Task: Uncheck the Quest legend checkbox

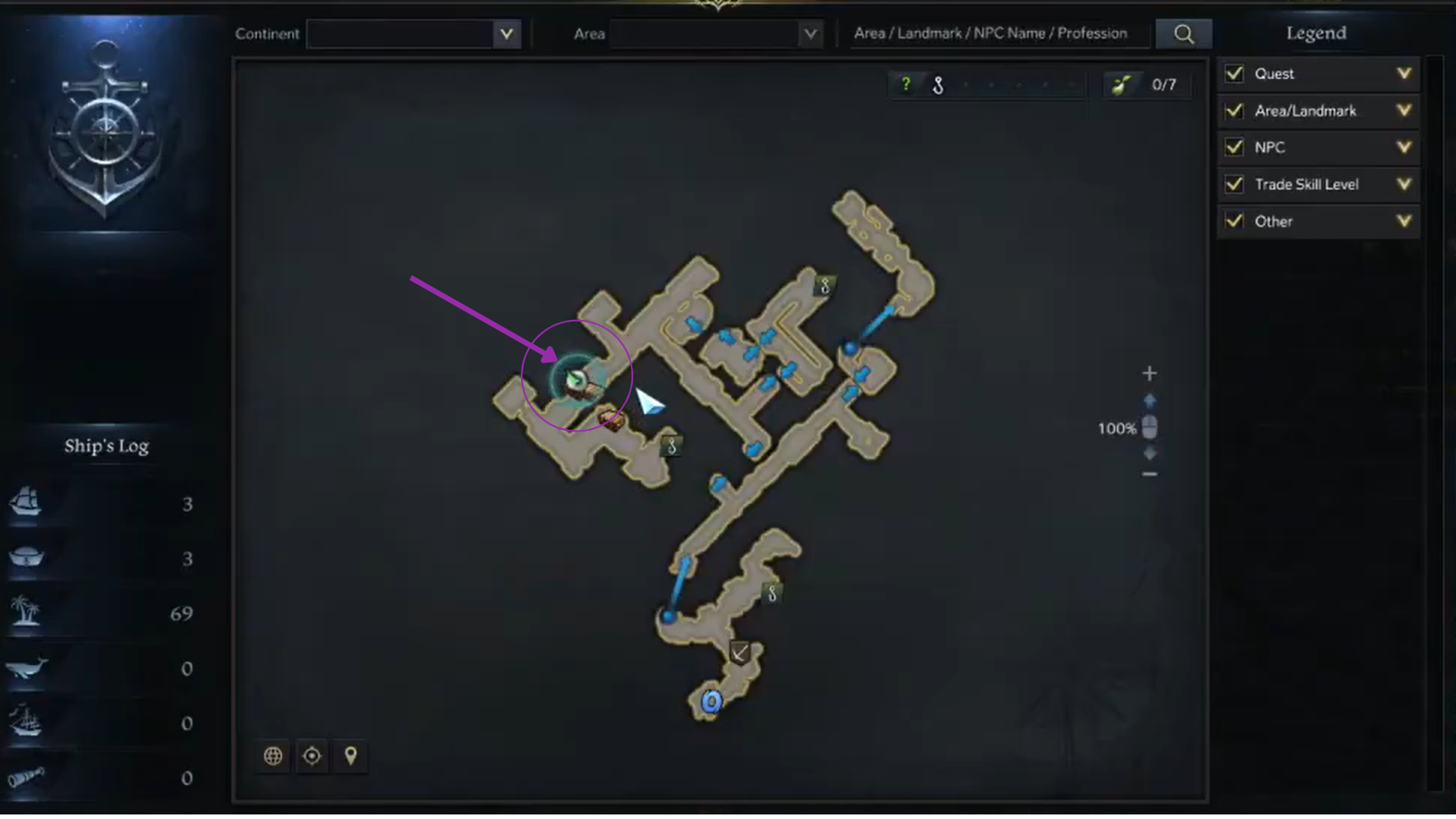Action: coord(1233,74)
